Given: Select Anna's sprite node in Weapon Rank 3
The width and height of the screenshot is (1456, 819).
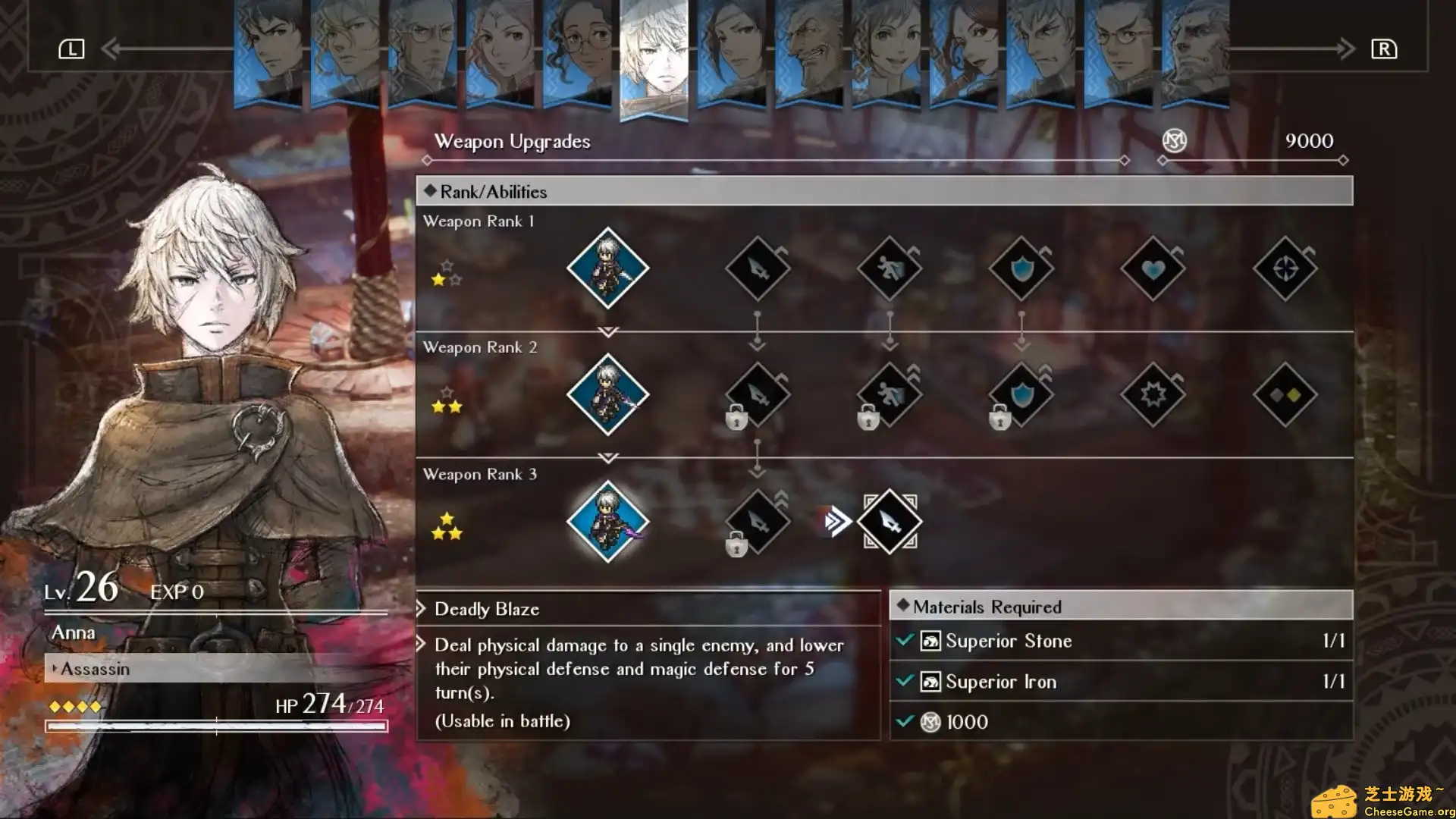Looking at the screenshot, I should click(607, 521).
